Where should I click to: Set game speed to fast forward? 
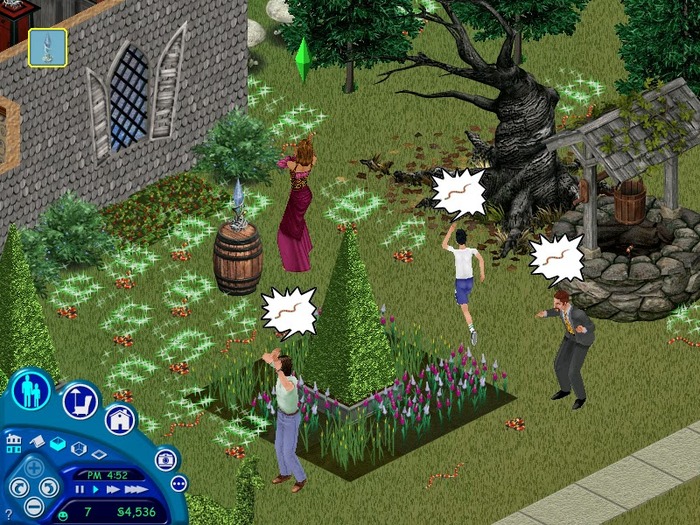tap(113, 490)
